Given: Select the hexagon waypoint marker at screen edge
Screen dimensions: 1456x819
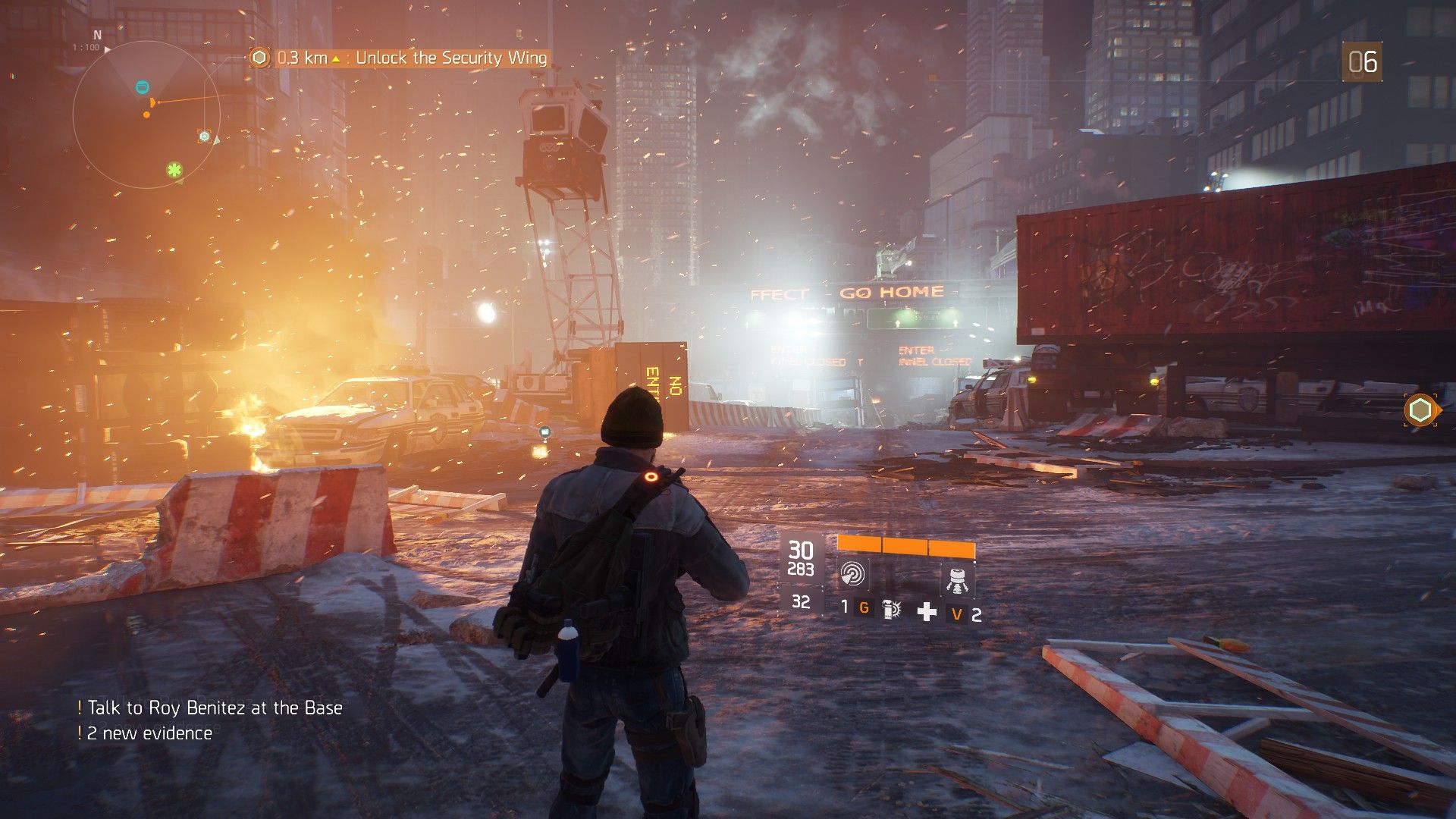Looking at the screenshot, I should point(1420,410).
